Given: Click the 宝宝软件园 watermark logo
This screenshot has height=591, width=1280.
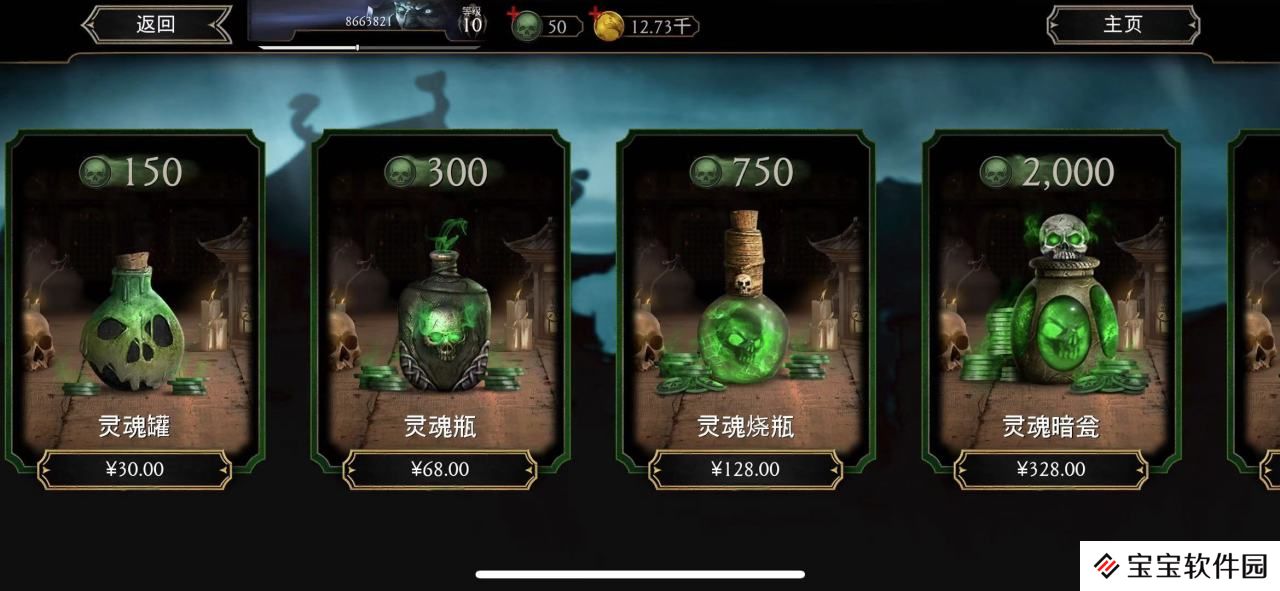Looking at the screenshot, I should (x=1180, y=567).
